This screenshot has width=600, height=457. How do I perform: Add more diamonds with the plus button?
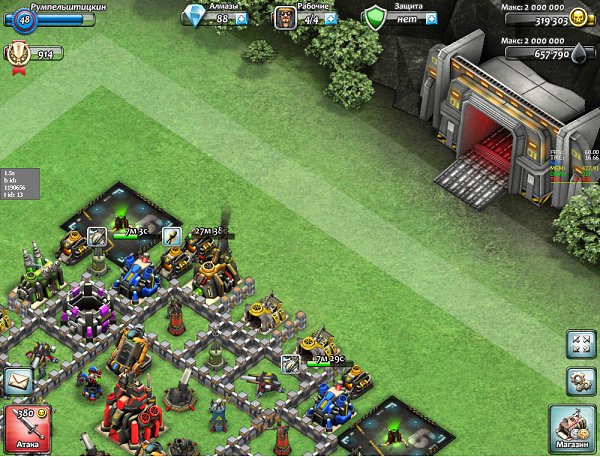pos(241,19)
